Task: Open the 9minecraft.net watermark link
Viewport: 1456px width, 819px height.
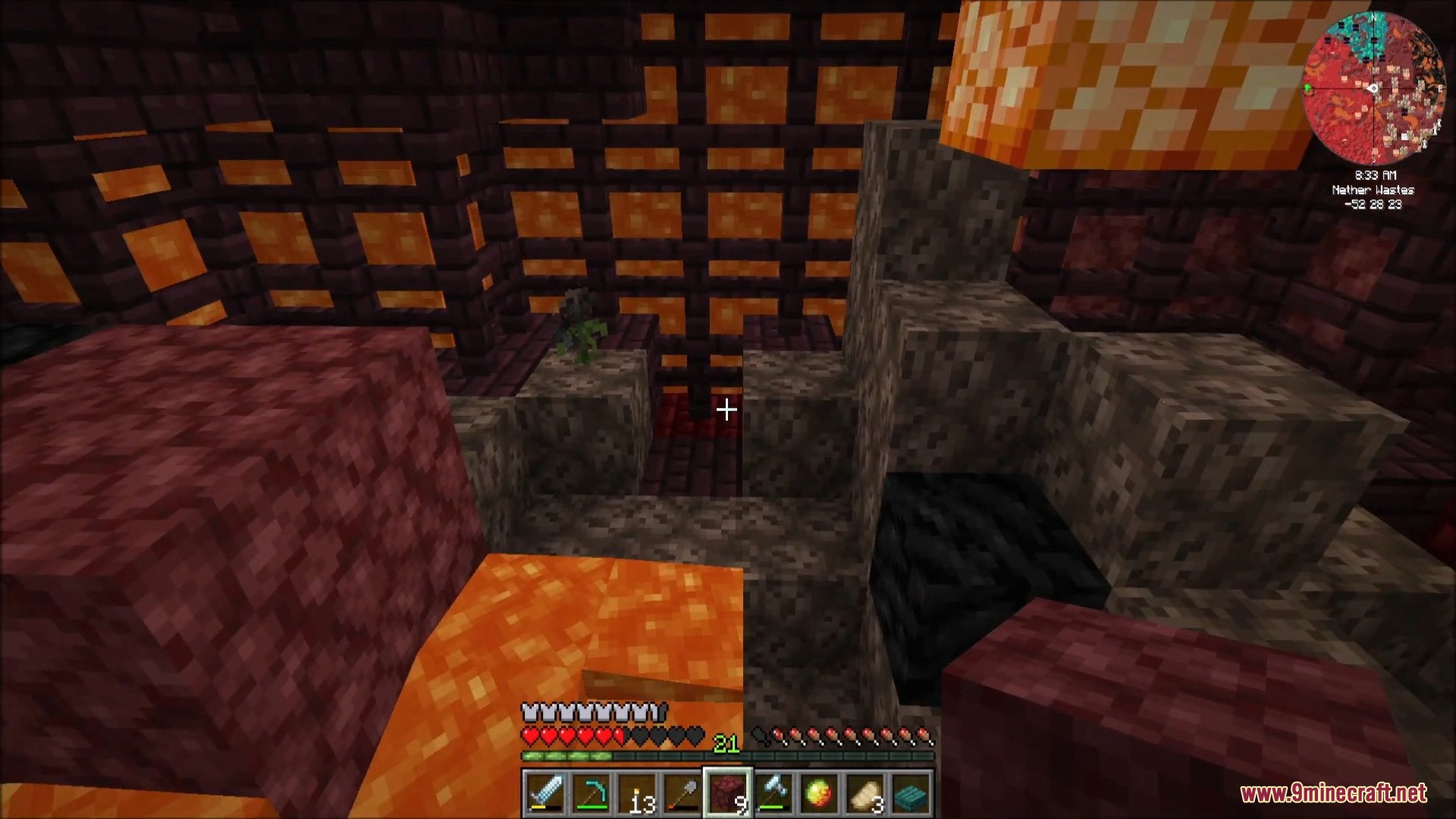Action: tap(1333, 794)
